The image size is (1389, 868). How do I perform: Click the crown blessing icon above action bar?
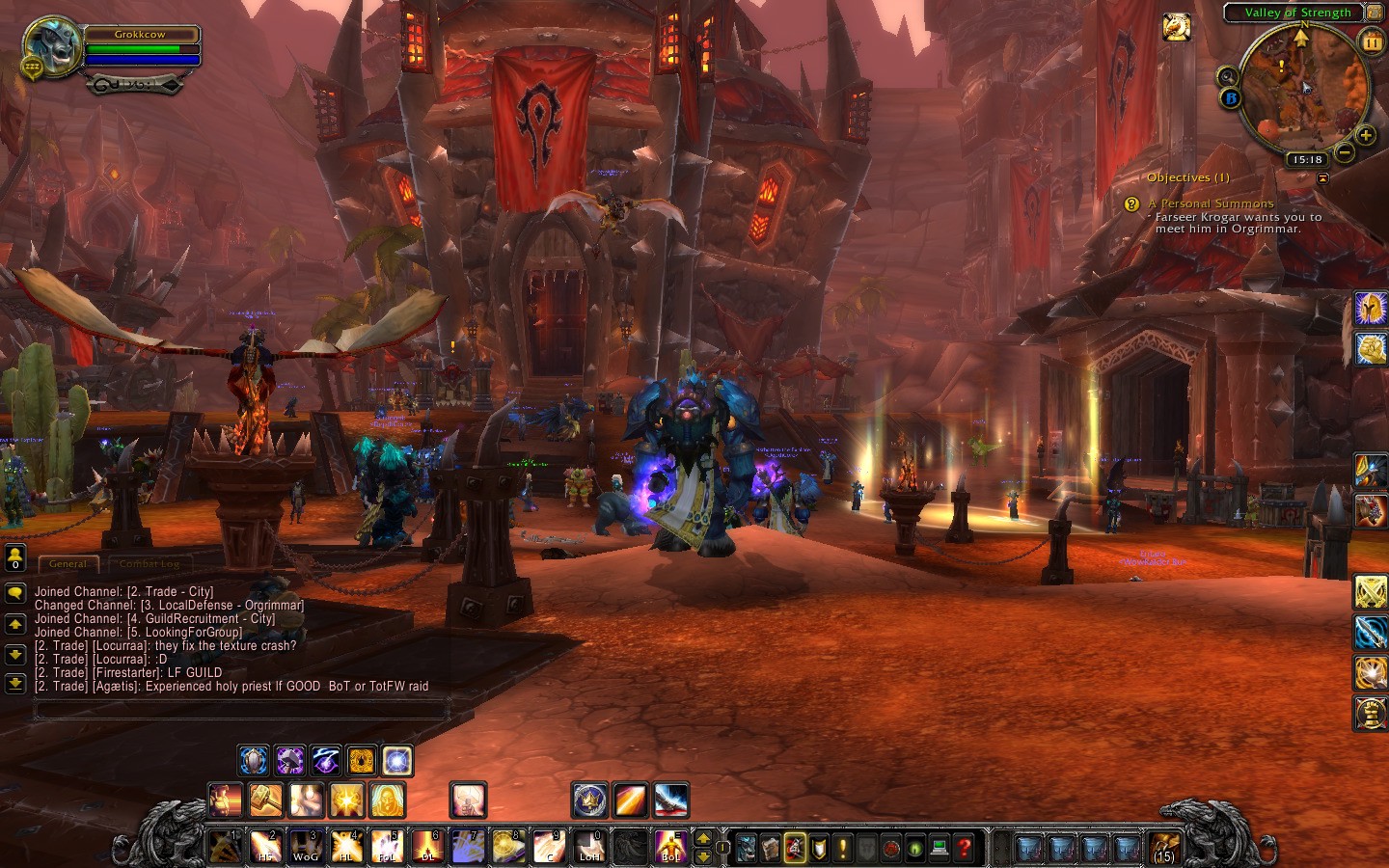pos(589,800)
